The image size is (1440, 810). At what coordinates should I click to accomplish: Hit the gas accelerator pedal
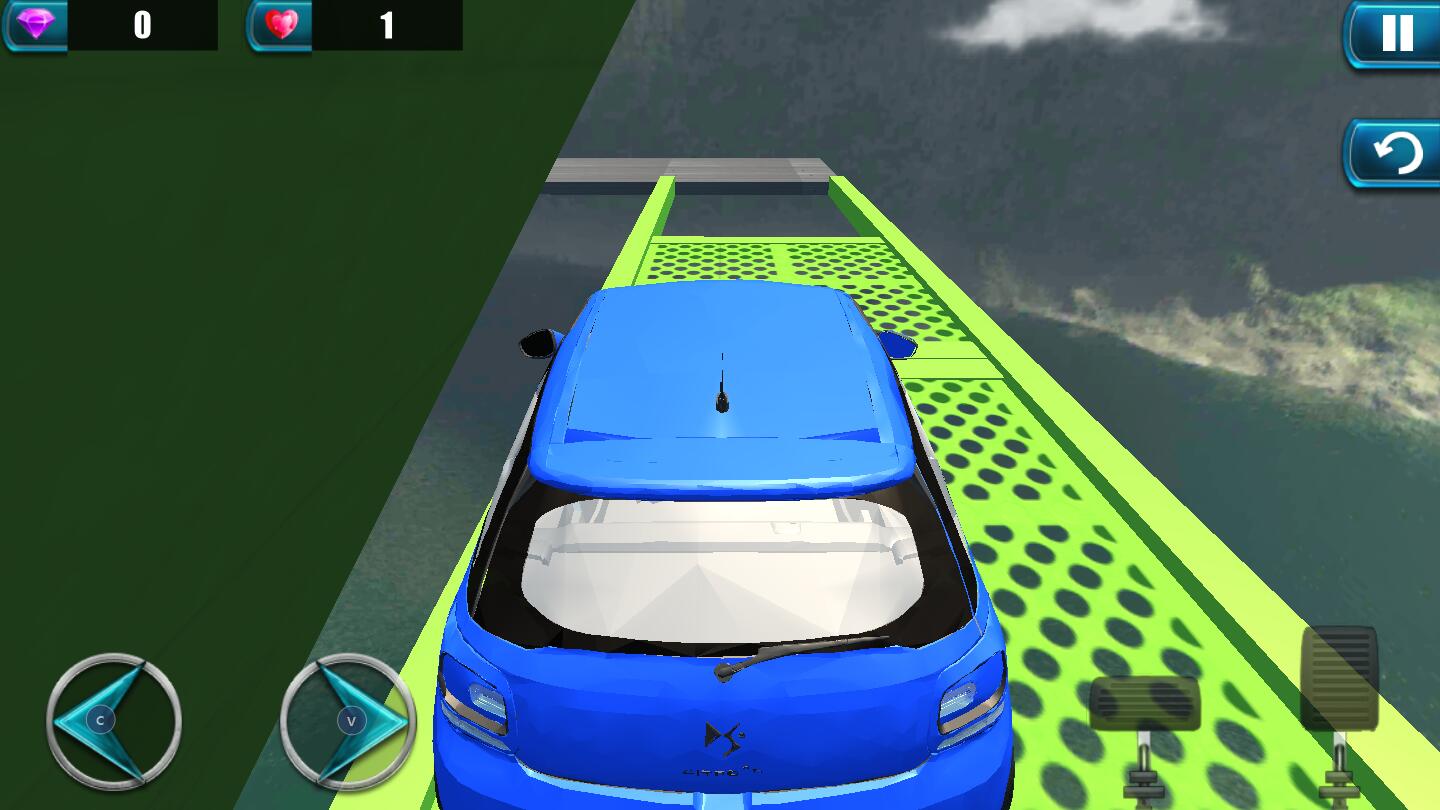pyautogui.click(x=1339, y=680)
